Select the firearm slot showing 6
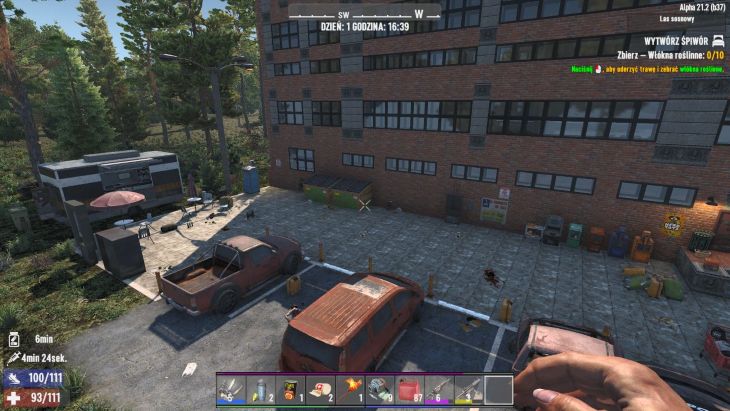Screen dimensions: 730x411 pyautogui.click(x=440, y=390)
